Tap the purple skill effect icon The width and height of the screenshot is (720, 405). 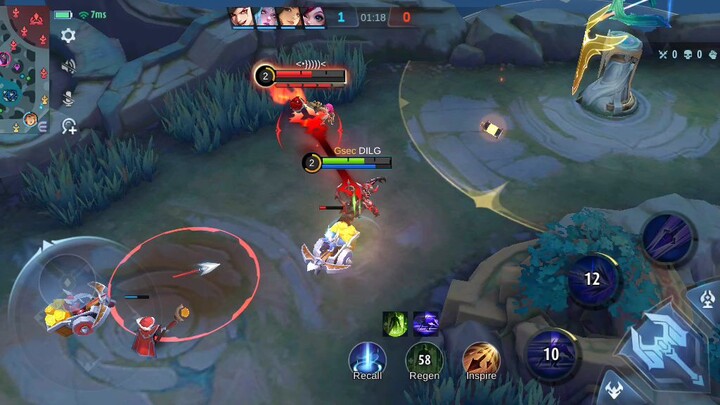[x=425, y=323]
